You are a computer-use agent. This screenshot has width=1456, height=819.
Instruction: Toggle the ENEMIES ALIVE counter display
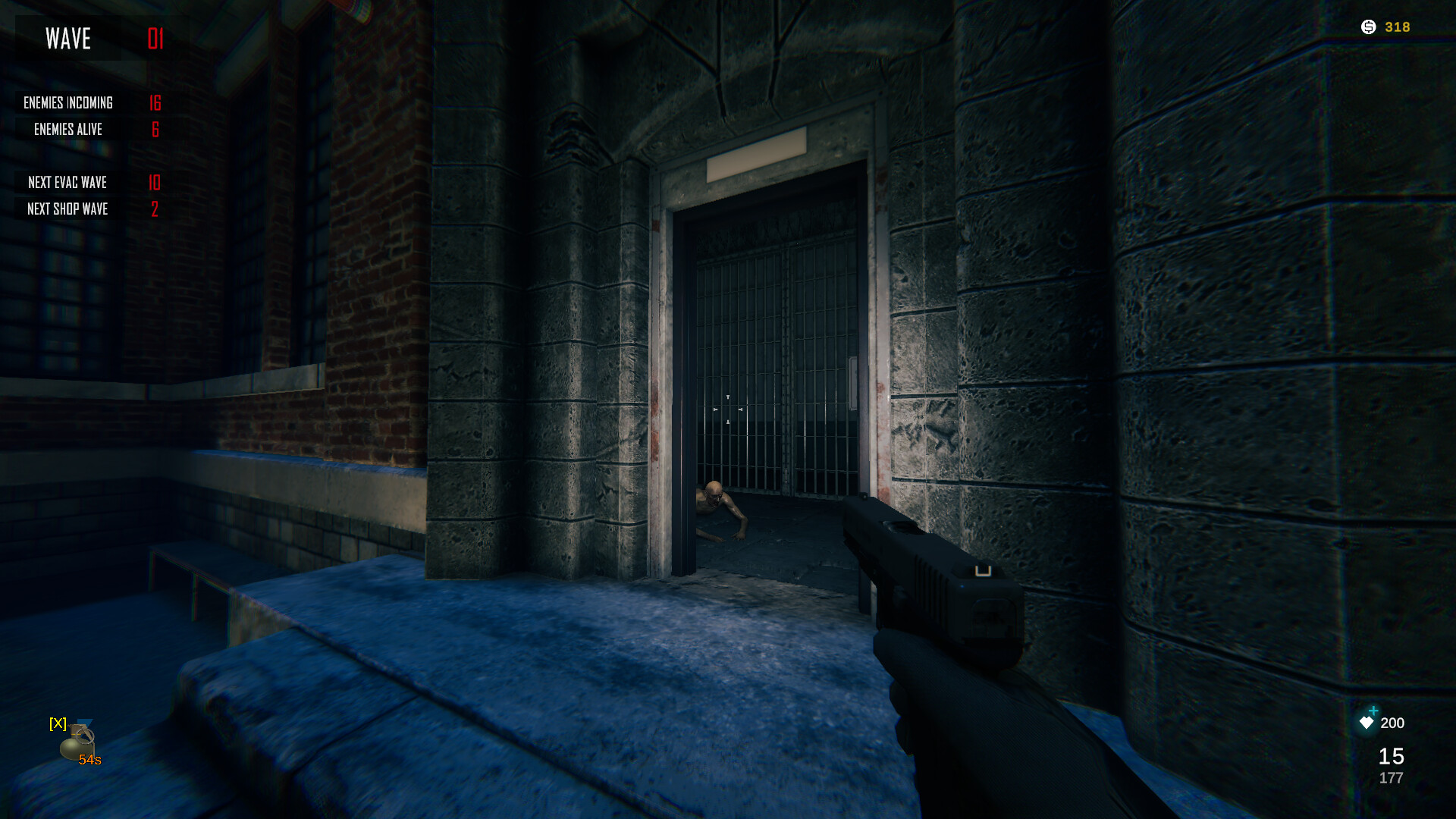[x=67, y=130]
